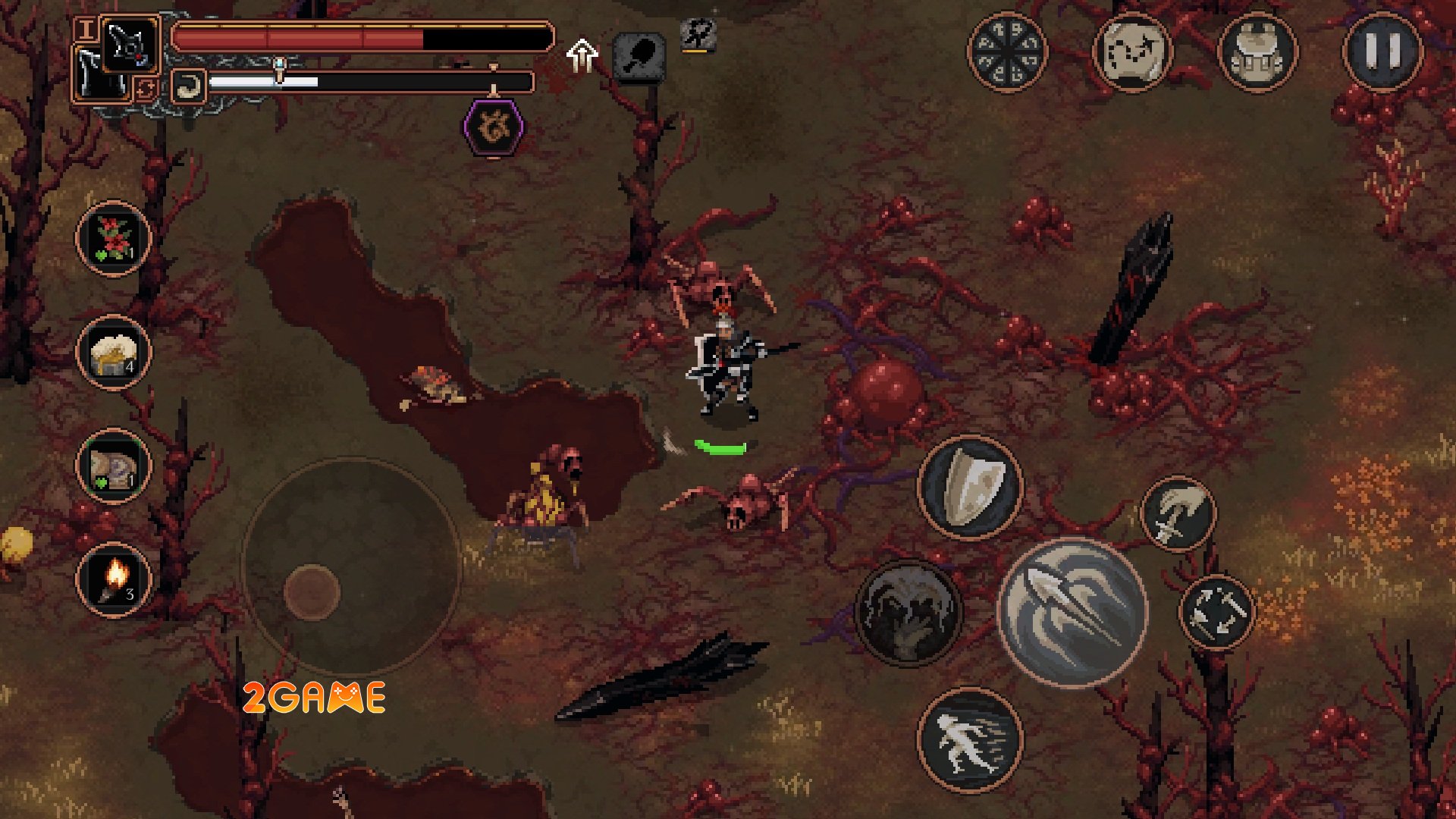The height and width of the screenshot is (819, 1456).
Task: Use the red berry plant item
Action: (113, 238)
